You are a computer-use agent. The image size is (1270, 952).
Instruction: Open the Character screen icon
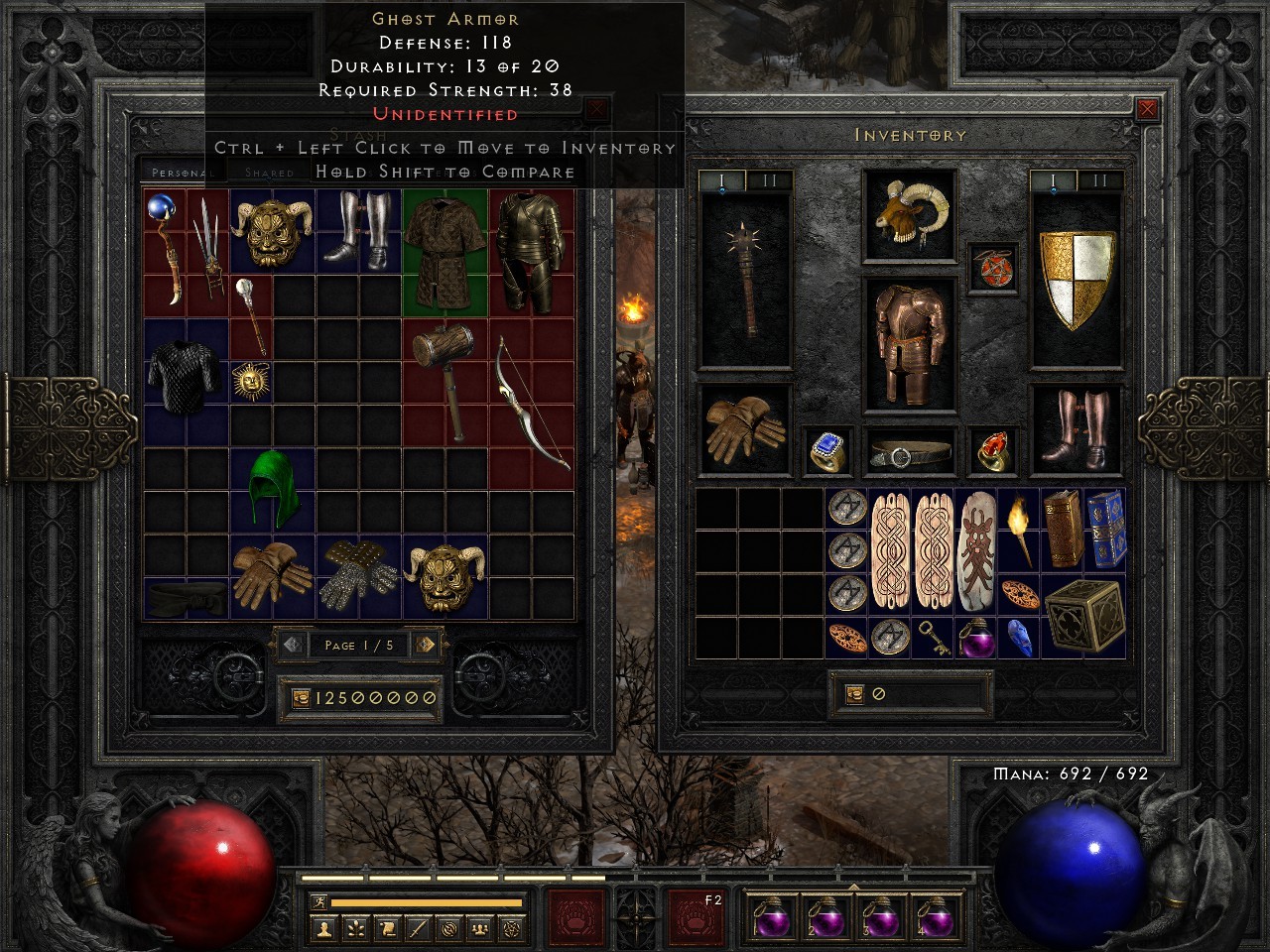(322, 929)
